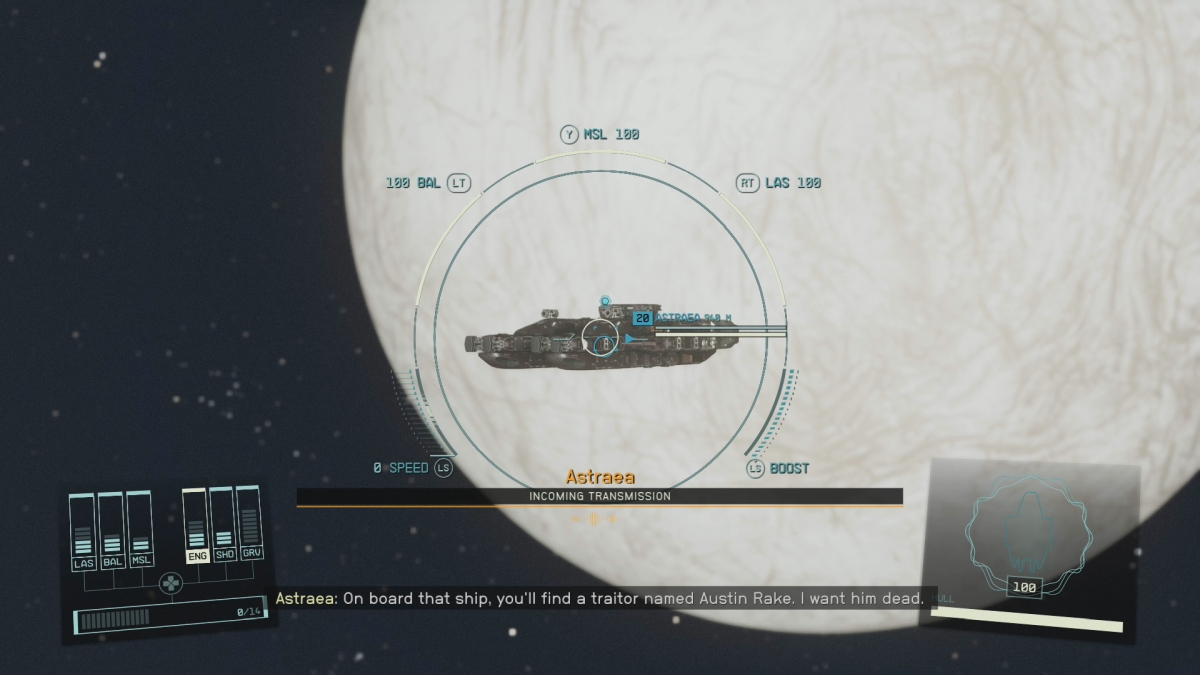Select the MSL power allocation column
The width and height of the screenshot is (1200, 675).
(x=141, y=533)
